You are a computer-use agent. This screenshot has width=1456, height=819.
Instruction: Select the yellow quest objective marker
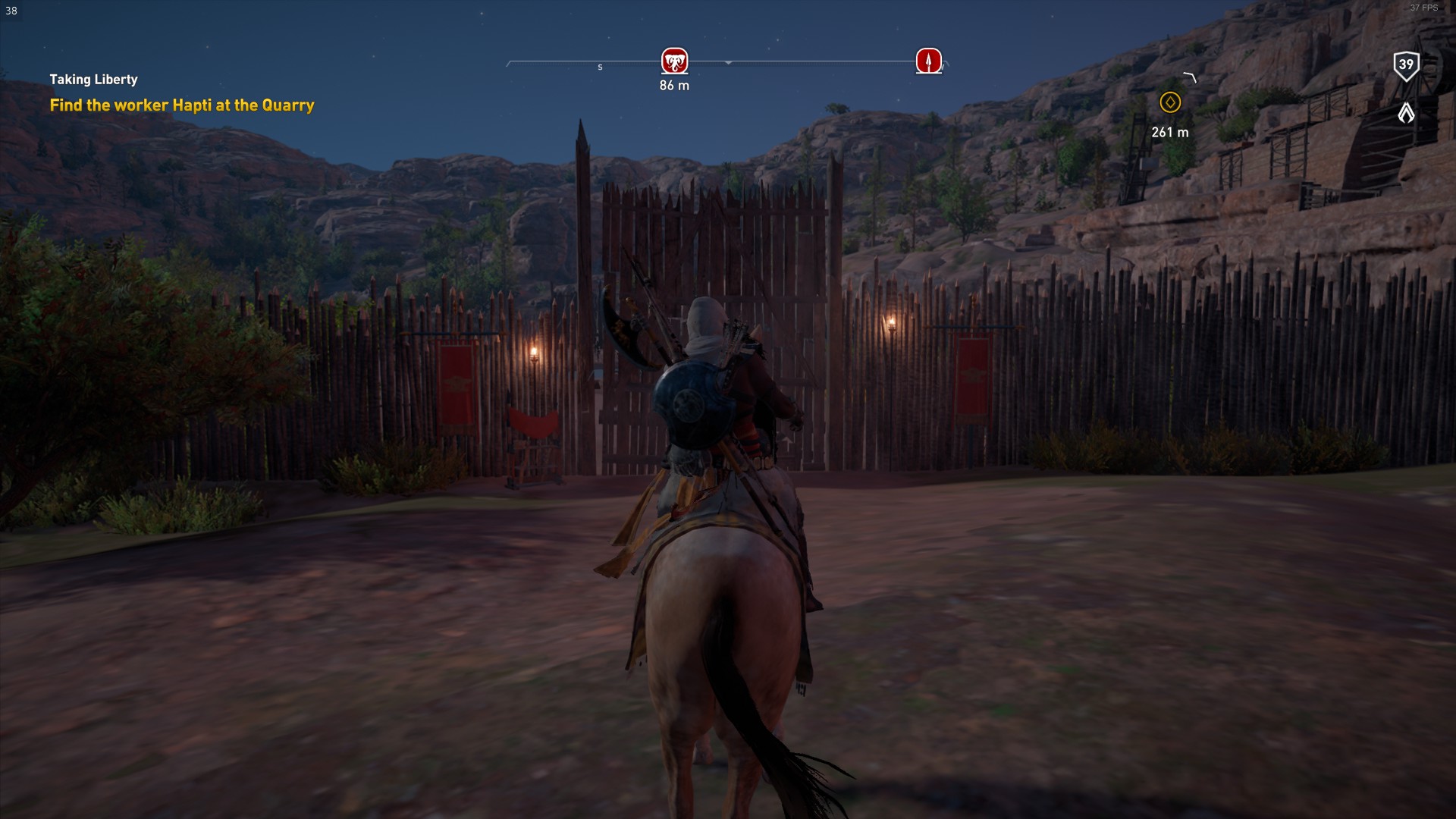pos(1169,102)
